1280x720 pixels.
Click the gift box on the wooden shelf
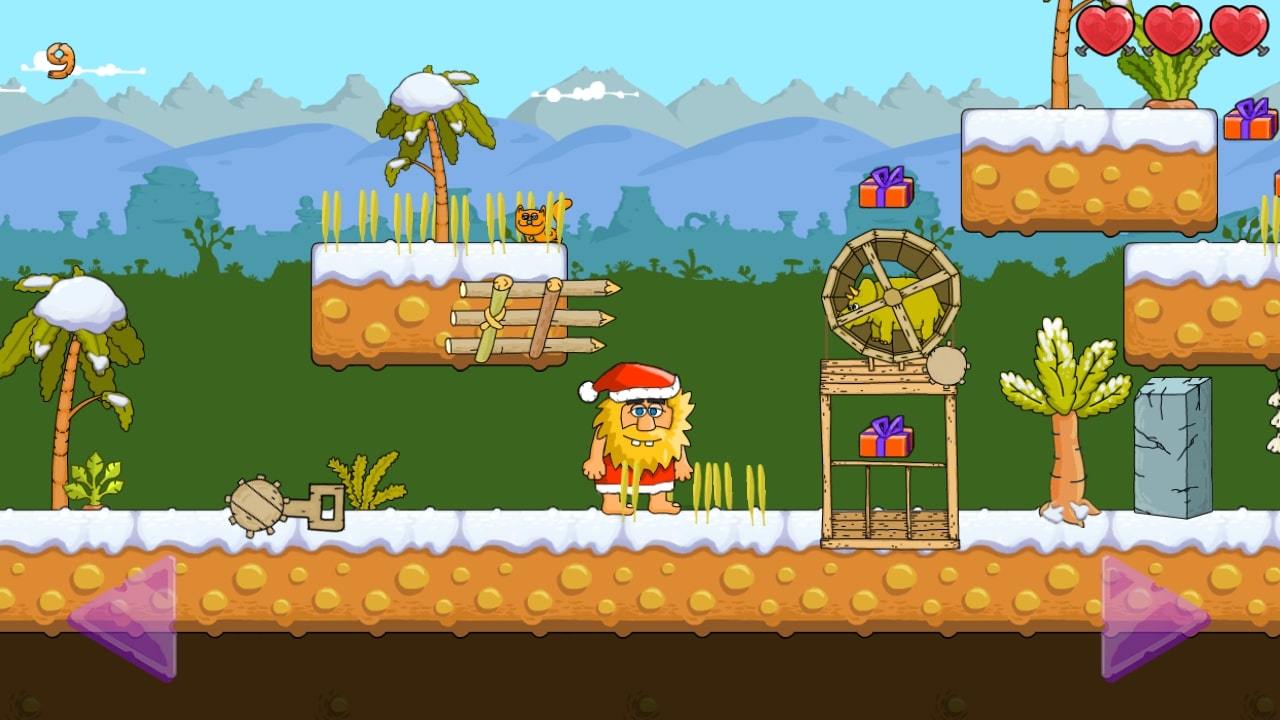884,438
